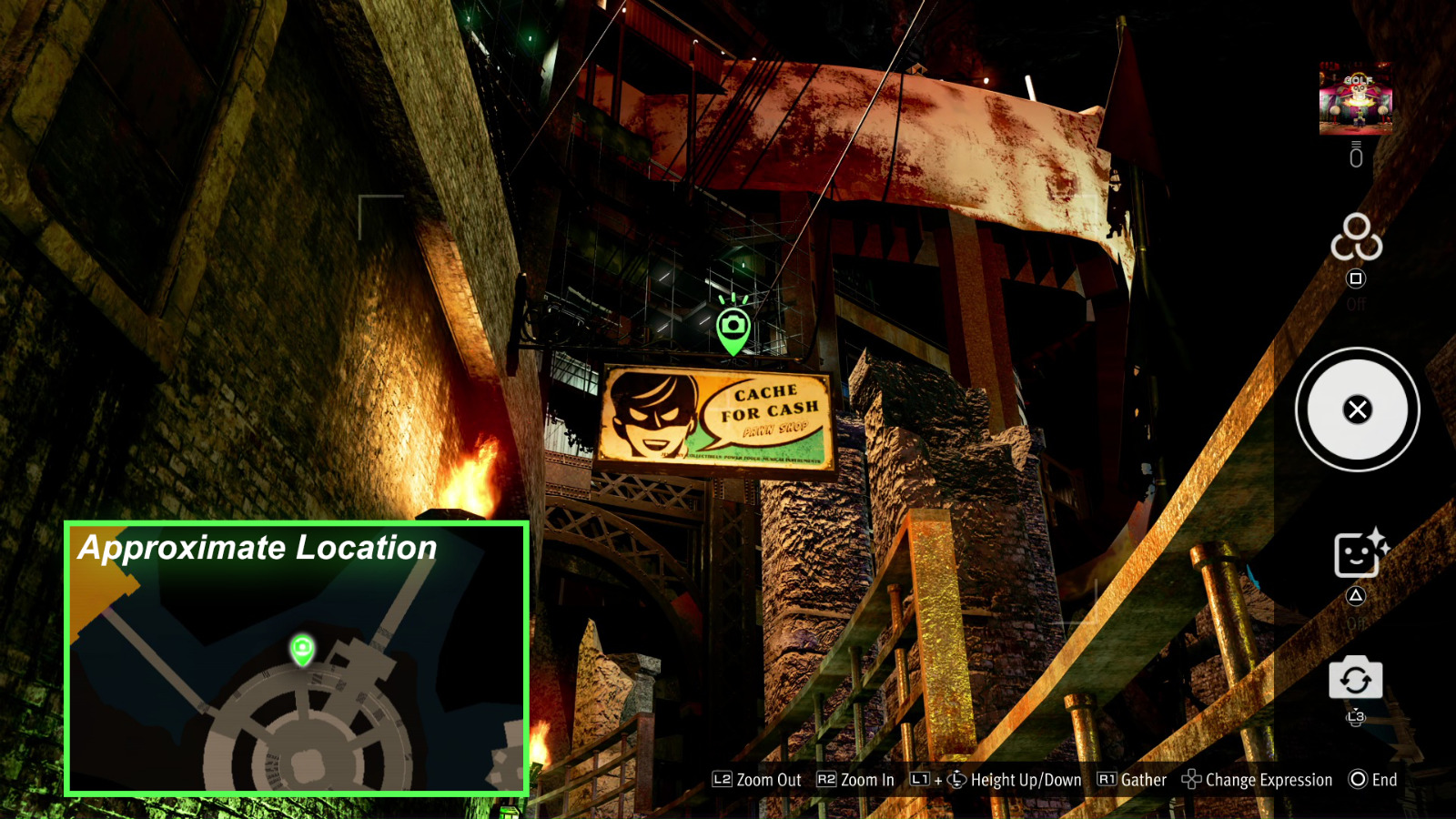The height and width of the screenshot is (819, 1456).
Task: Select the L3 stick icon under the camera flip
Action: [1355, 718]
